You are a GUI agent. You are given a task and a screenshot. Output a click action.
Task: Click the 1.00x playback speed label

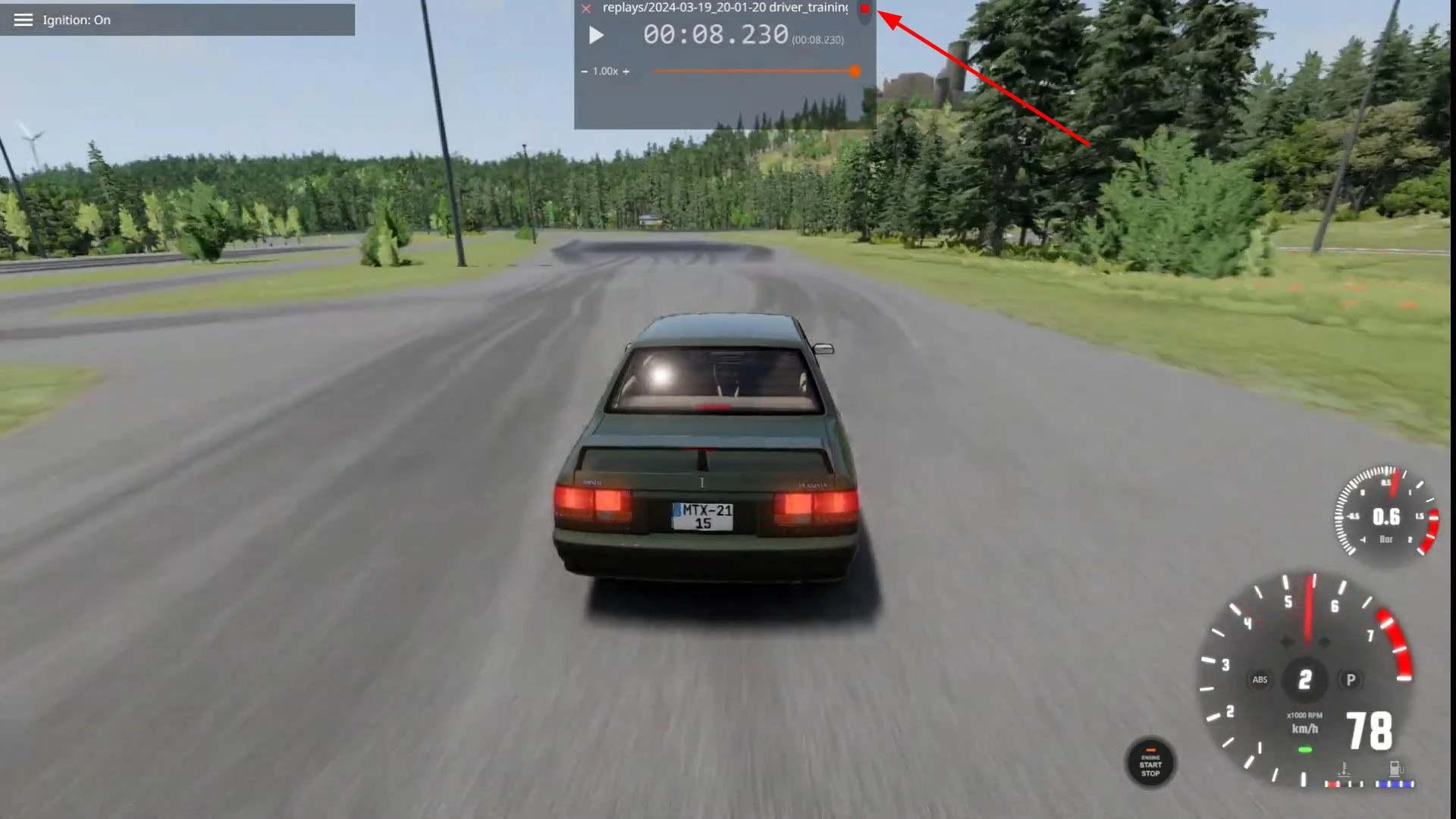[604, 71]
